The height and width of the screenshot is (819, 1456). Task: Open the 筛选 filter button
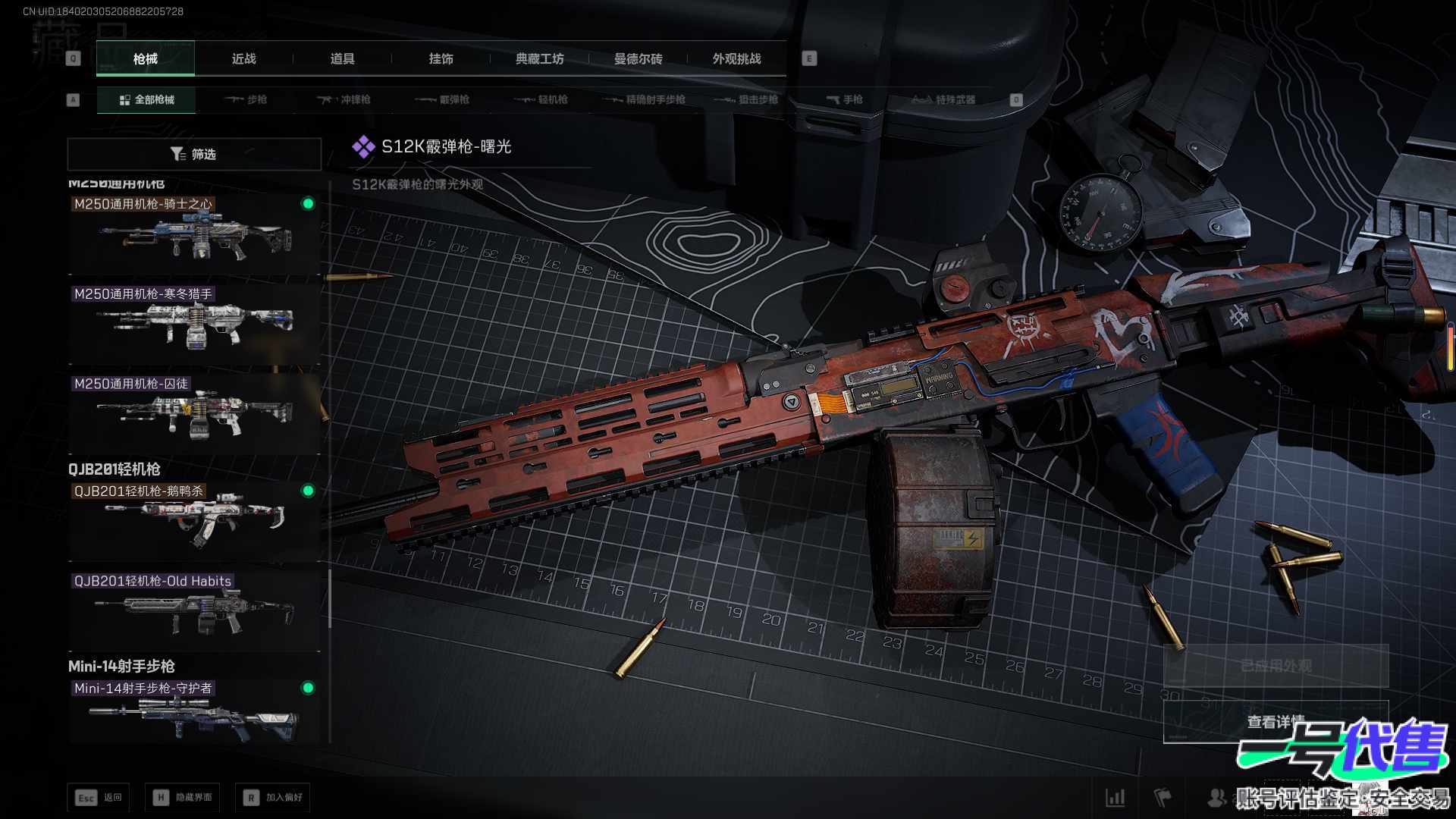pyautogui.click(x=194, y=154)
